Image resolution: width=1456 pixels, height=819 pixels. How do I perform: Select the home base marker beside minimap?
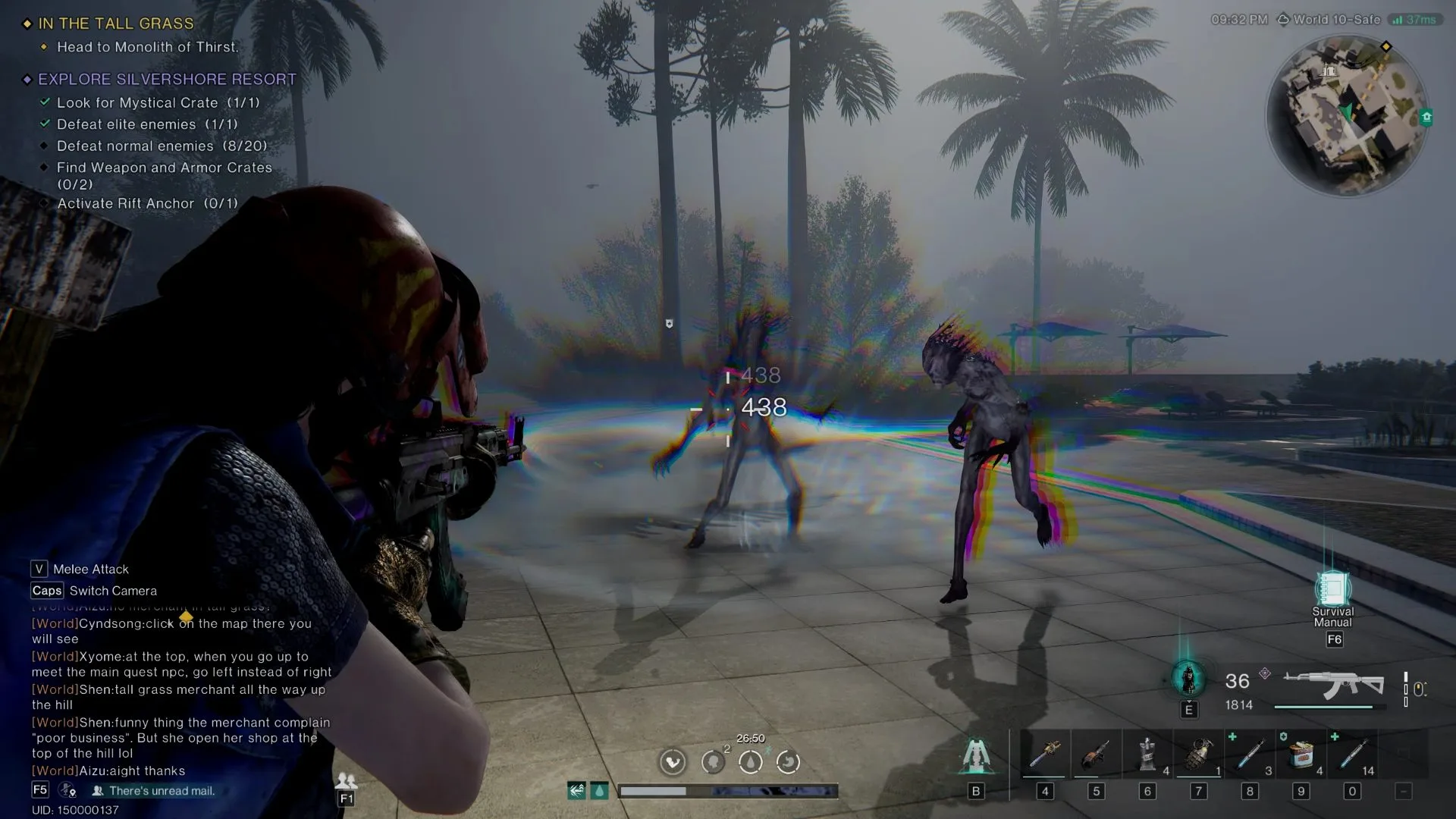pyautogui.click(x=1426, y=118)
